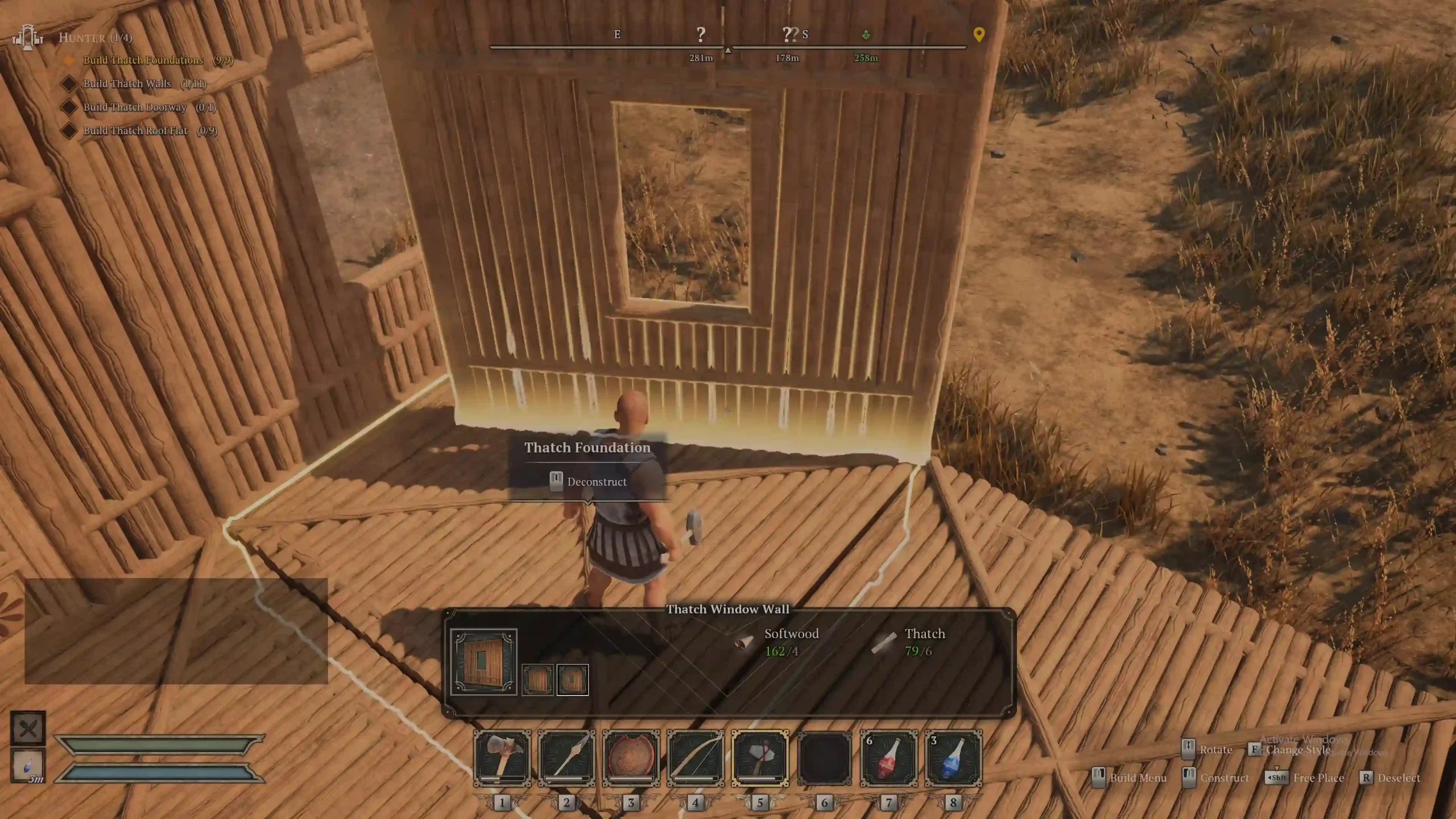This screenshot has width=1456, height=819.
Task: Click the blue potion buff status icon
Action: (28, 766)
